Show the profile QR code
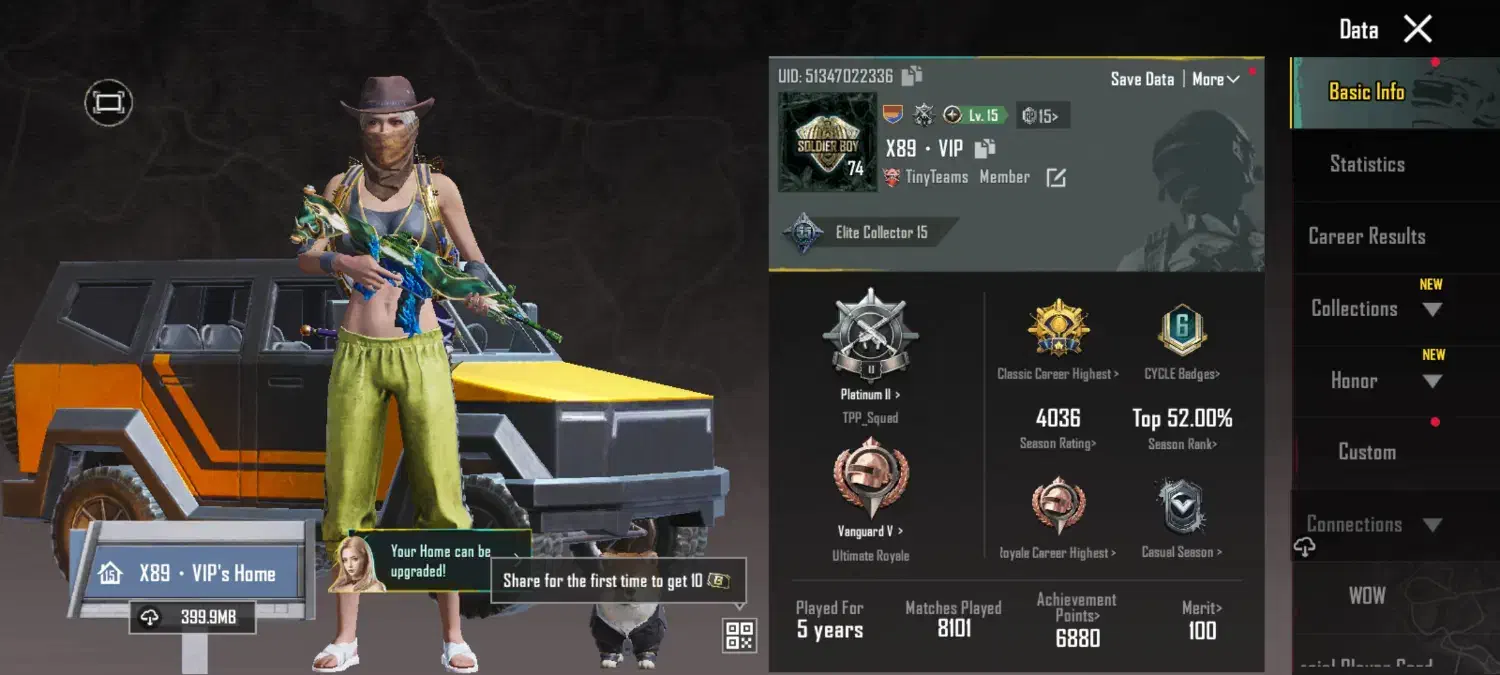Image resolution: width=1500 pixels, height=675 pixels. click(739, 635)
